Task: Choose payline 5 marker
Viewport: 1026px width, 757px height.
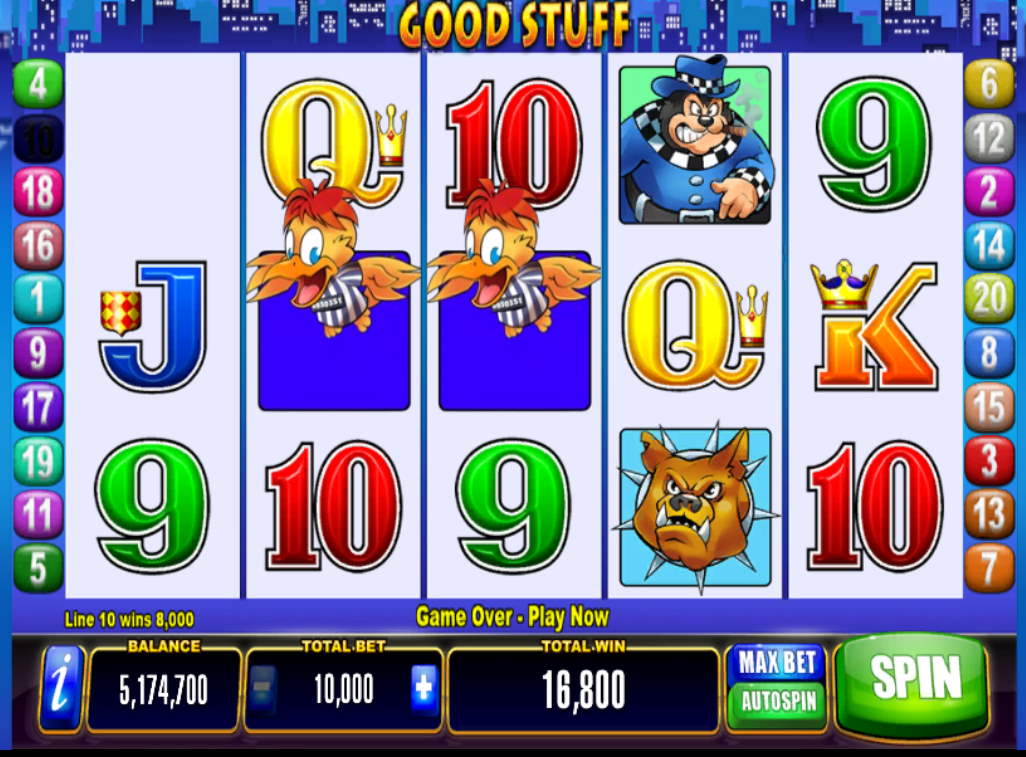Action: coord(38,568)
